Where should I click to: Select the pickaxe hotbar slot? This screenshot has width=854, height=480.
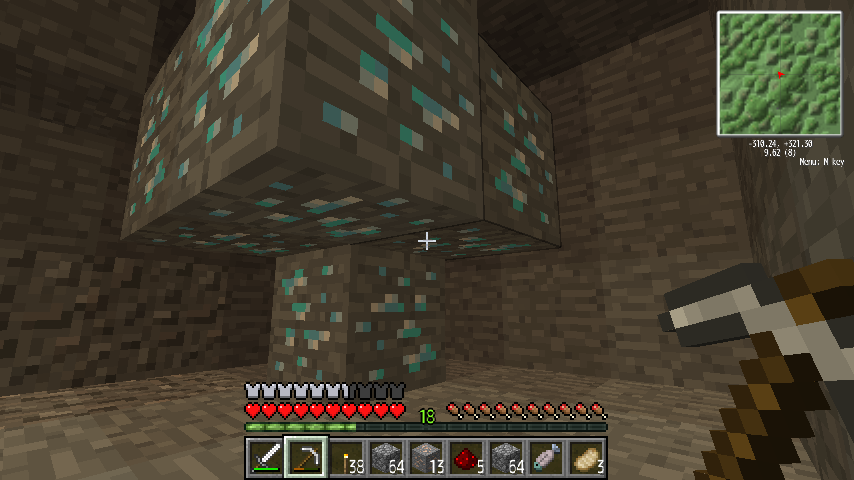click(x=305, y=457)
